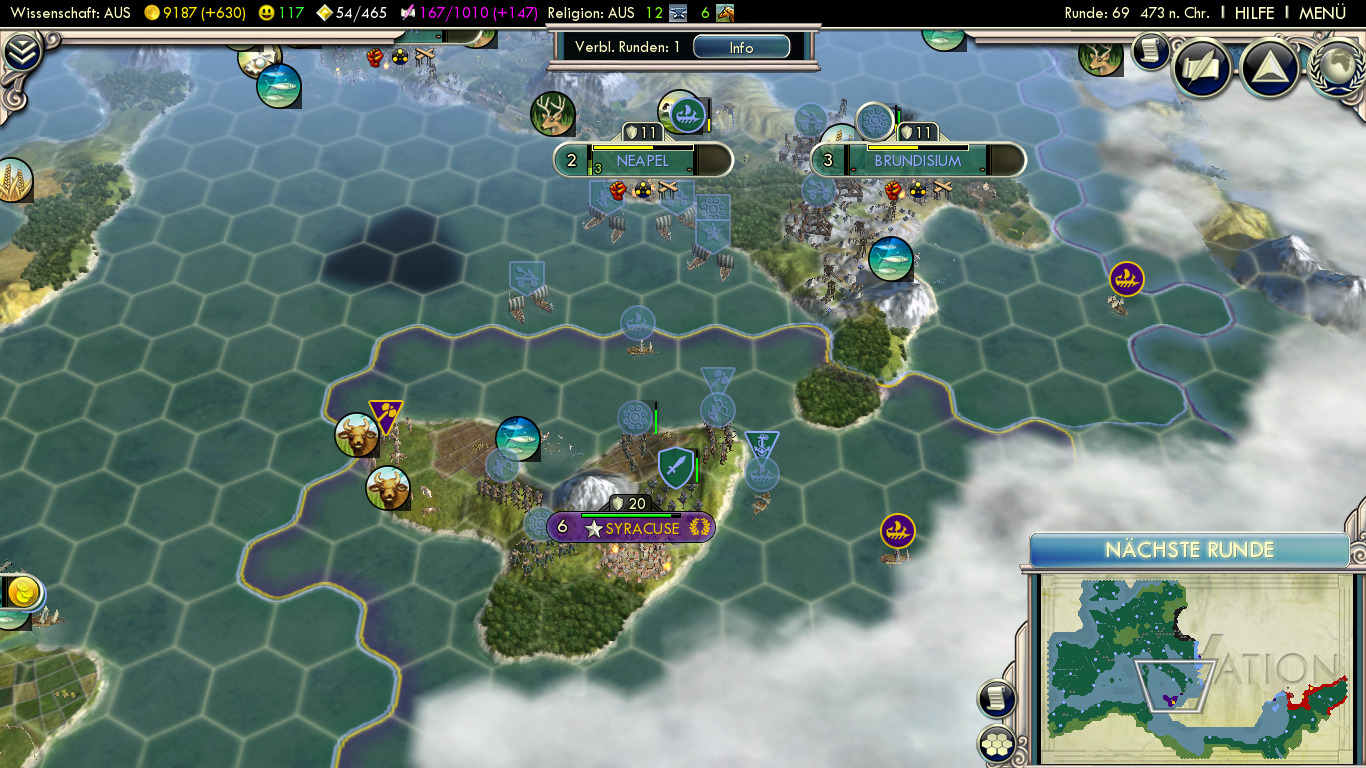Viewport: 1366px width, 768px height.
Task: Open social policies with the pyramid icon
Action: coord(1269,67)
